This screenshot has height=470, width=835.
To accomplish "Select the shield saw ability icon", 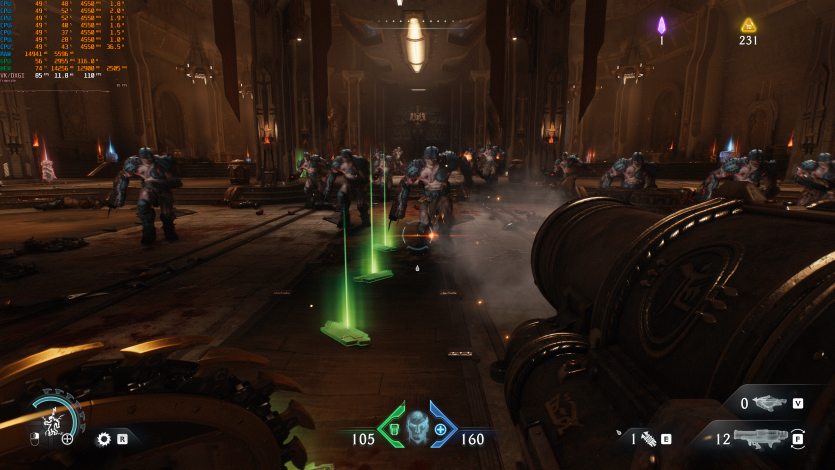I will click(x=48, y=418).
